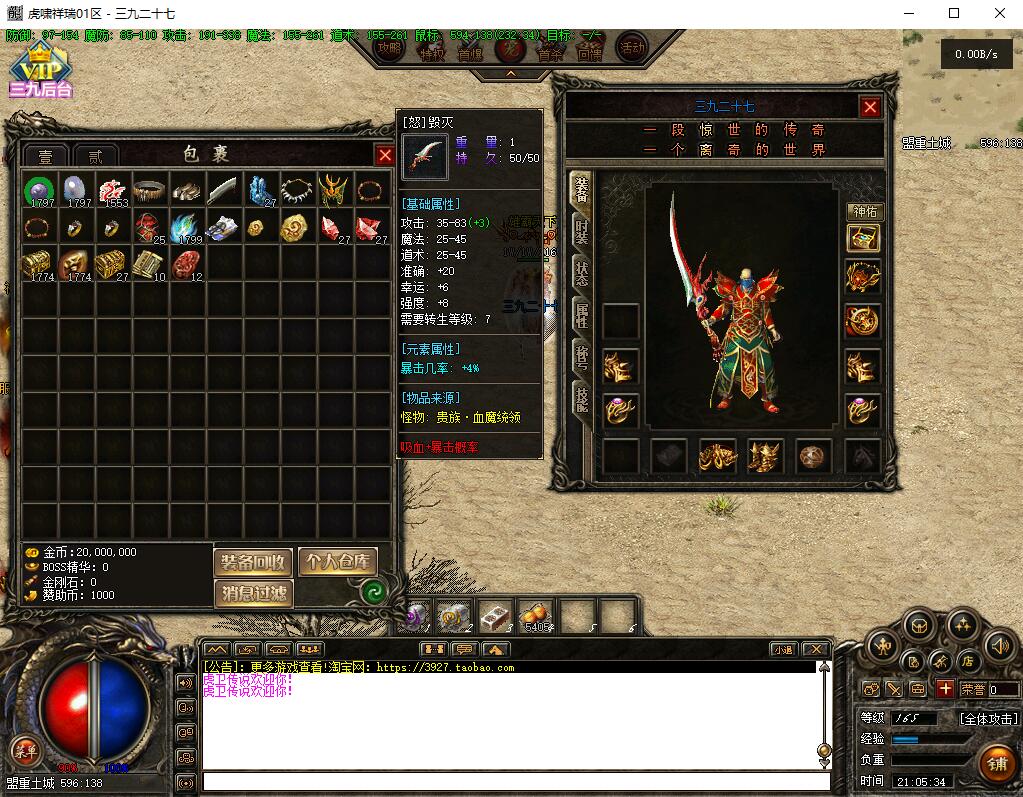Toggle the 全体攻击 attack mode

point(988,718)
